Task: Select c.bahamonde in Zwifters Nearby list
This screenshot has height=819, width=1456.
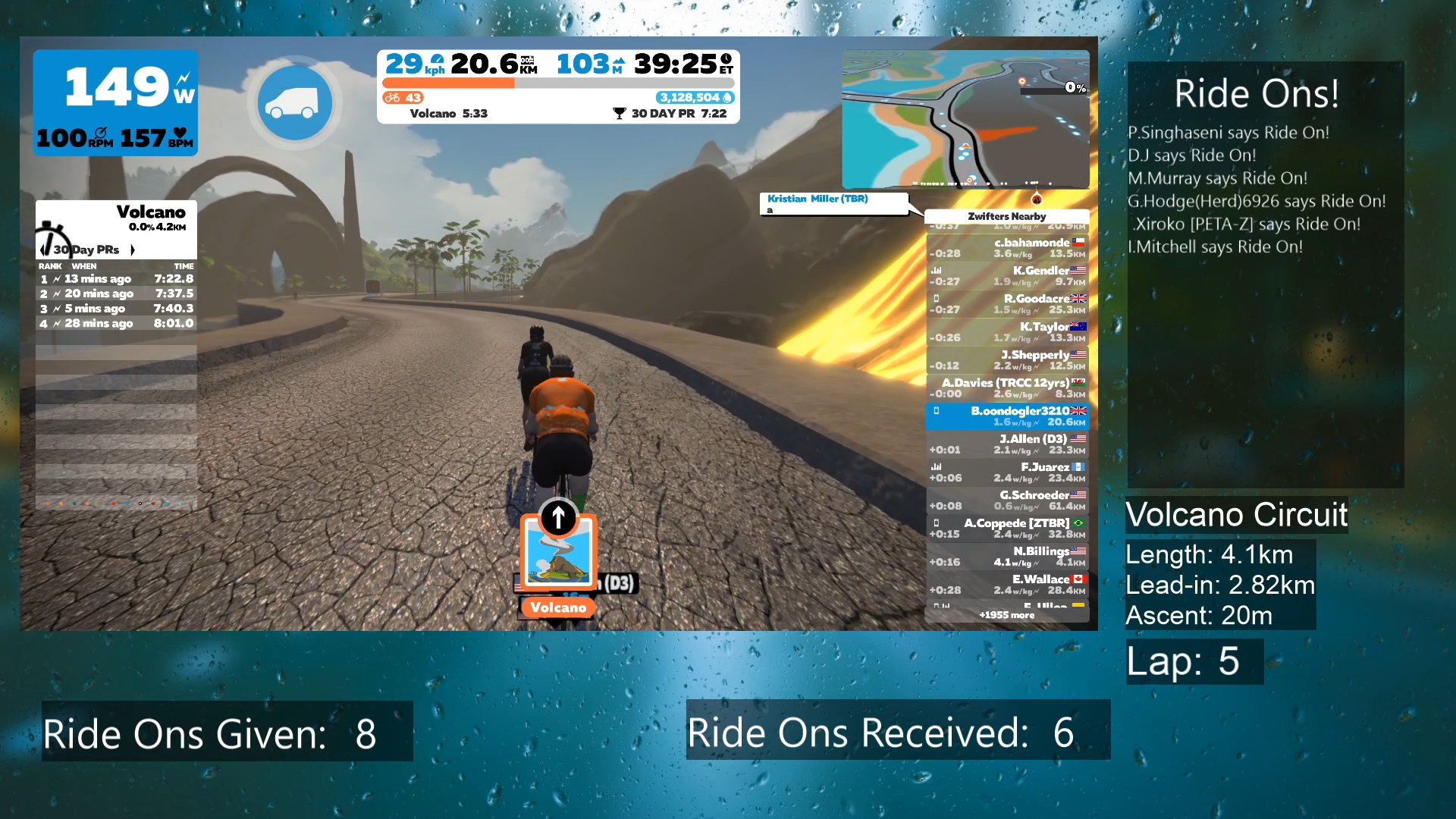Action: pos(1007,248)
